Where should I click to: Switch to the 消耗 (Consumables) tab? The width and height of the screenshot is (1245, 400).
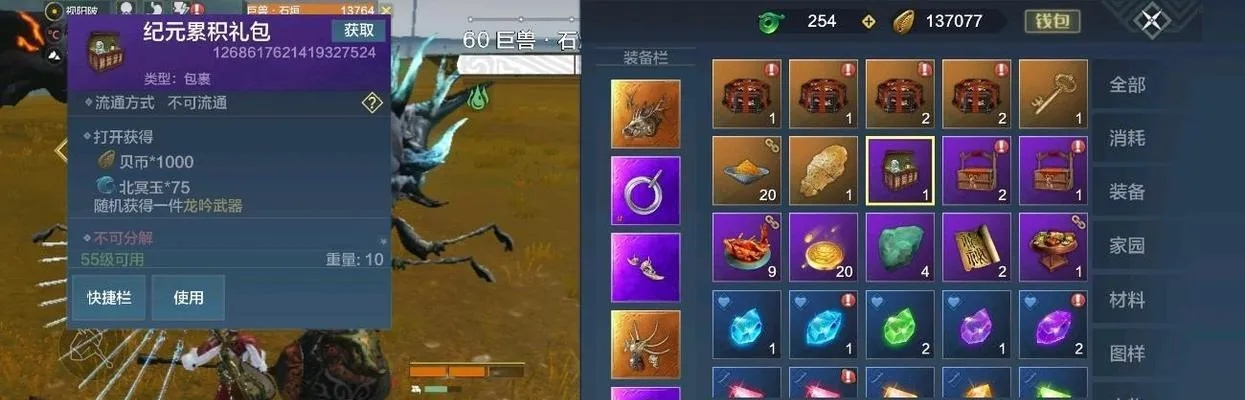pos(1127,138)
